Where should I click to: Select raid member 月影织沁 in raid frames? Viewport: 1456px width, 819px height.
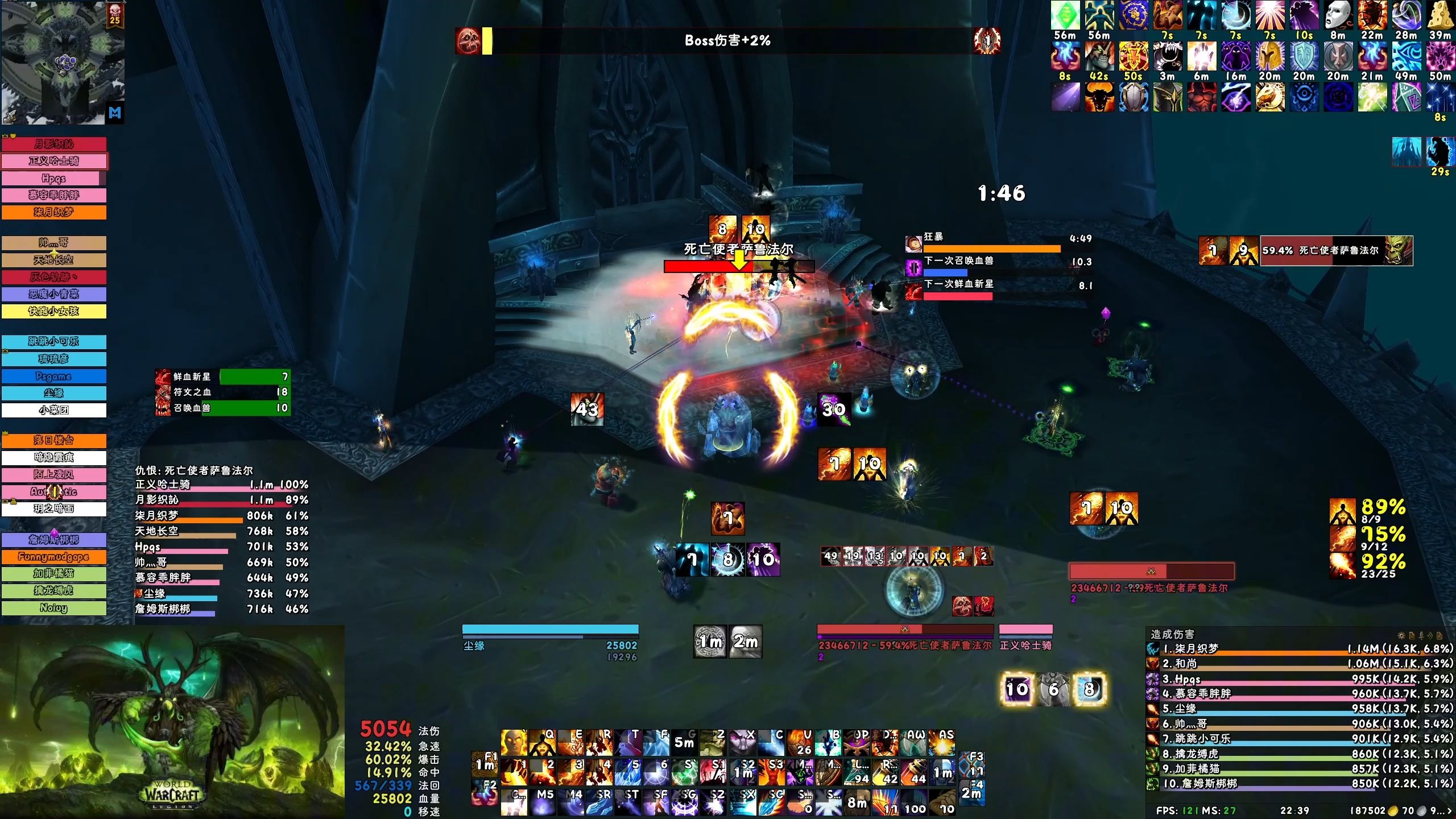pyautogui.click(x=54, y=144)
